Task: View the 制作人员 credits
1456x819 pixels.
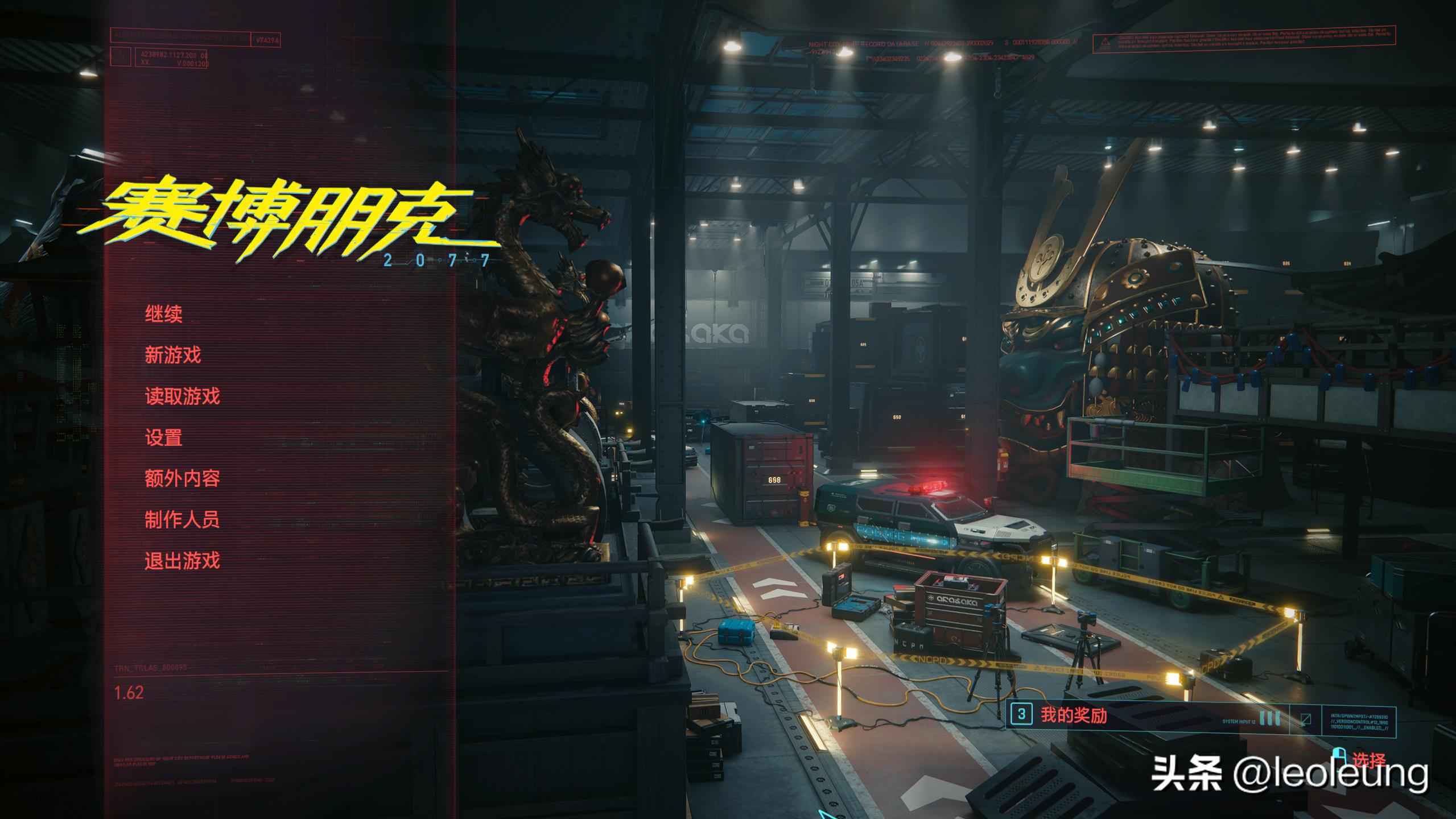Action: pos(182,519)
